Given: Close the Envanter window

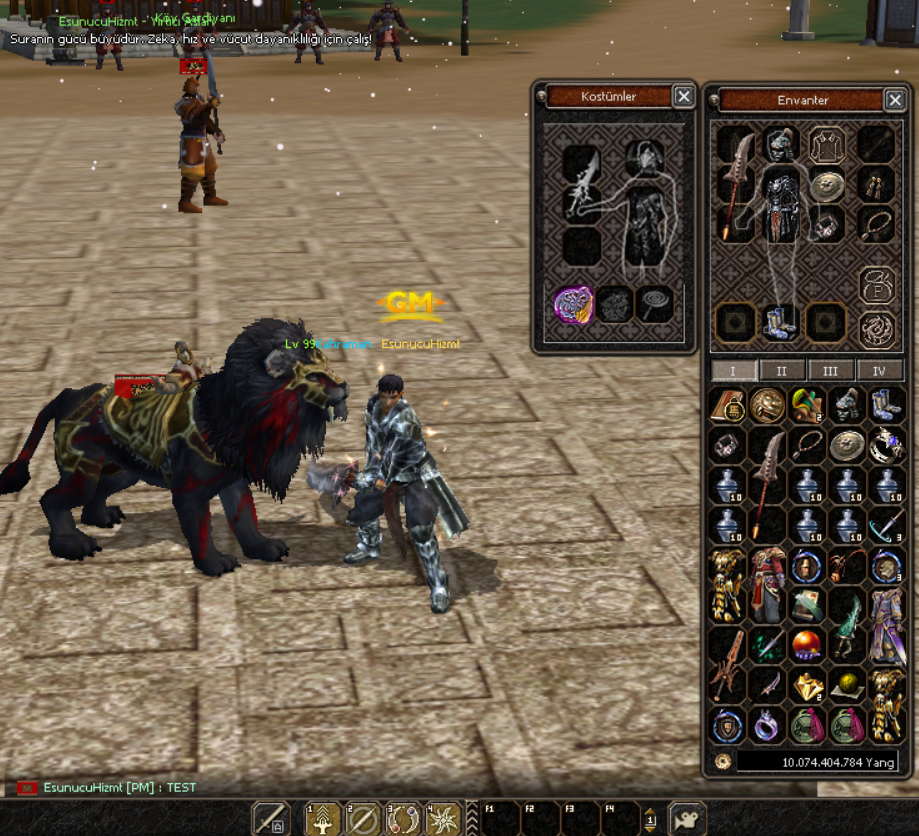Looking at the screenshot, I should pos(895,100).
